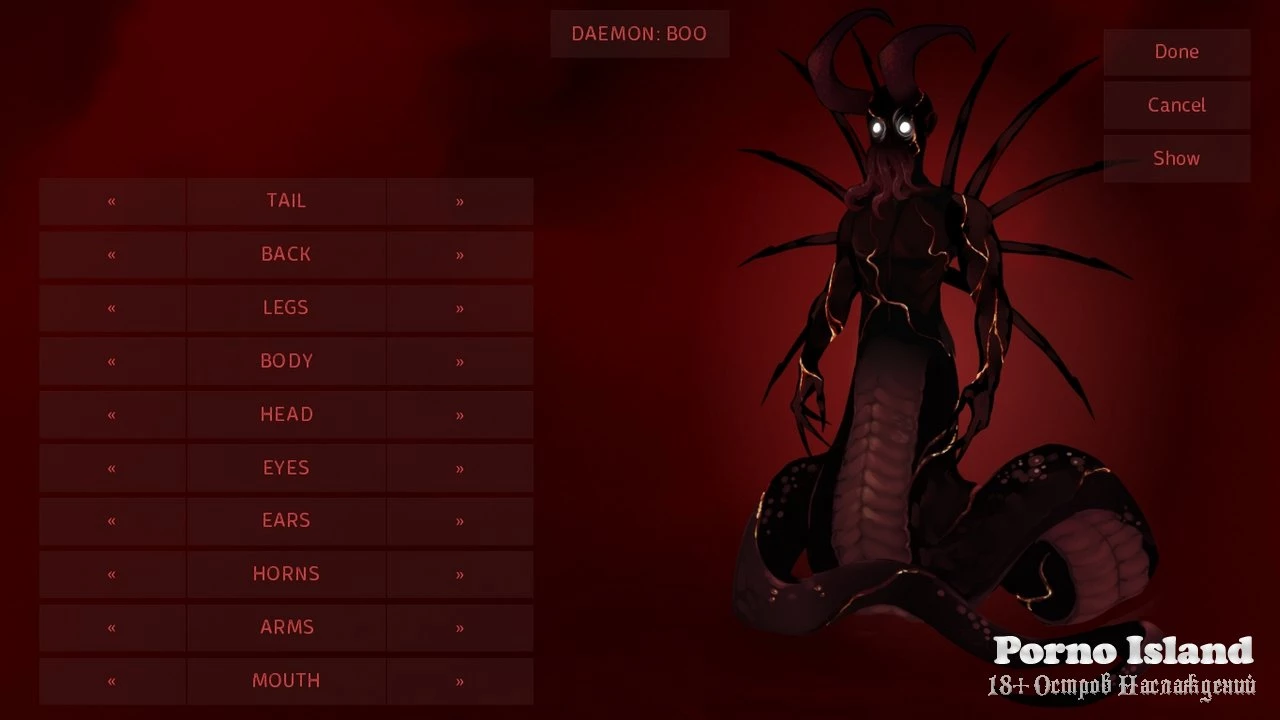Select the Body category label
The height and width of the screenshot is (720, 1280).
tap(286, 361)
